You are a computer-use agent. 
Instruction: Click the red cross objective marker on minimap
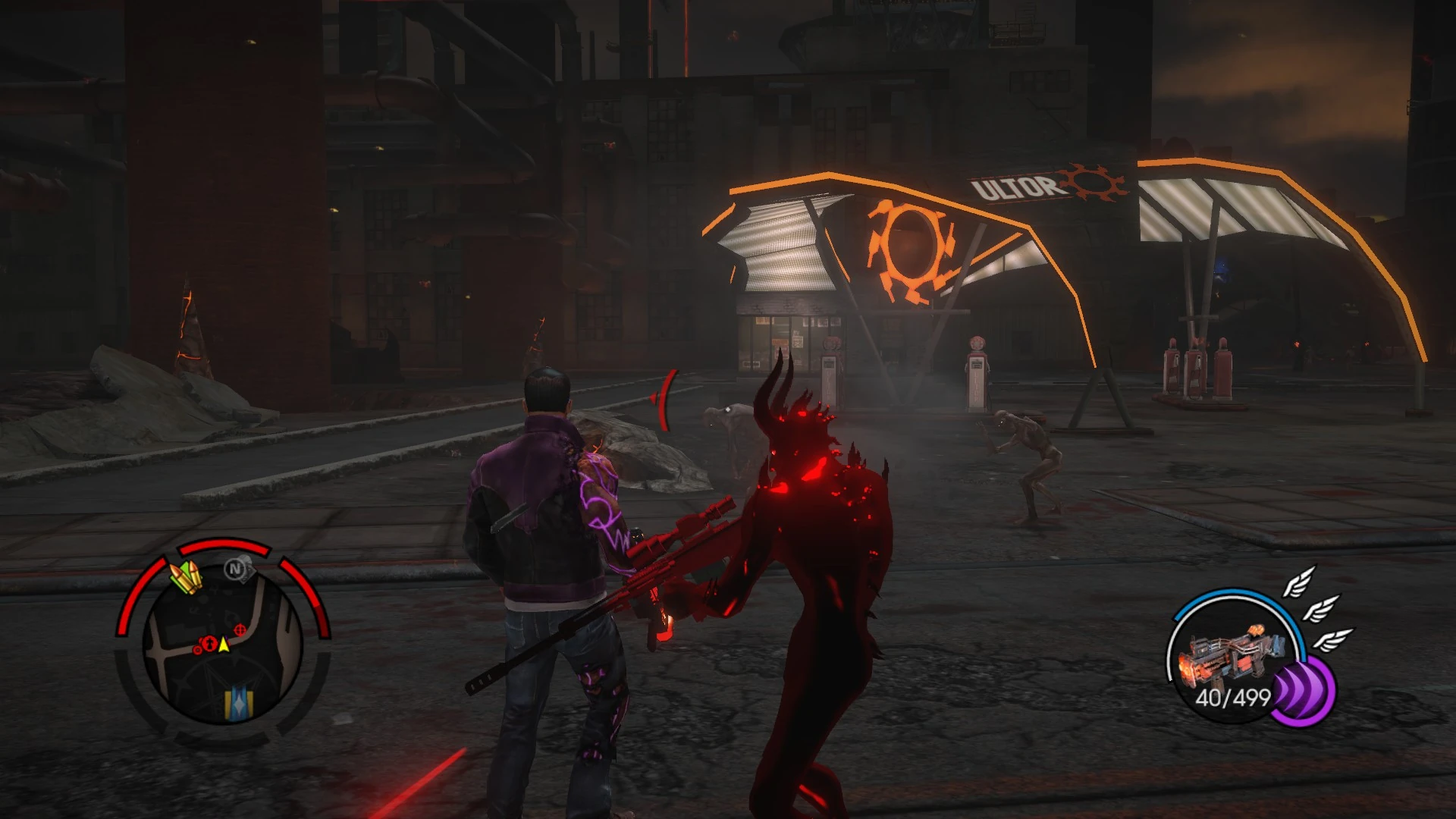(209, 643)
